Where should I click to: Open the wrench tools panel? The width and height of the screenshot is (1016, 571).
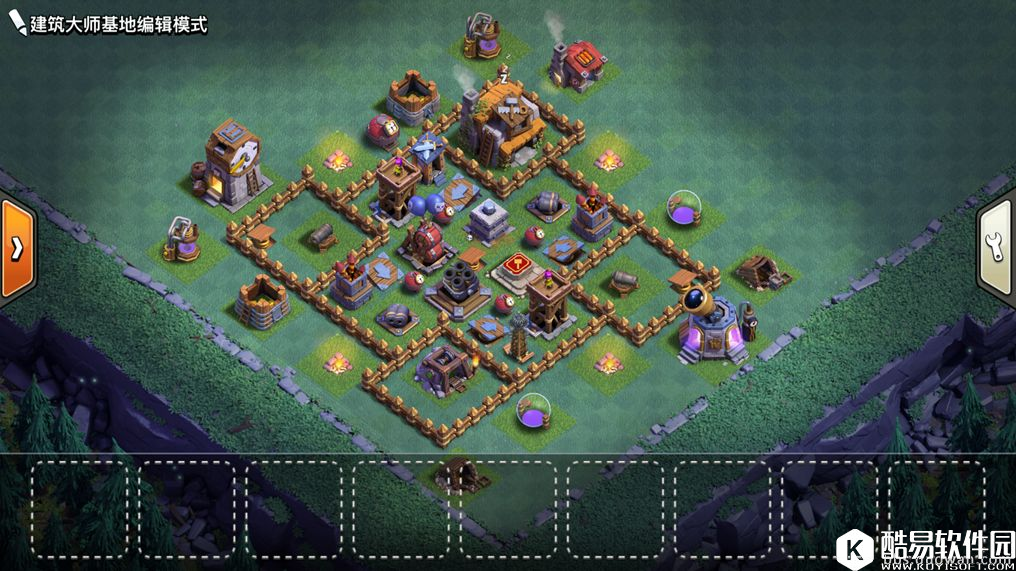[996, 247]
